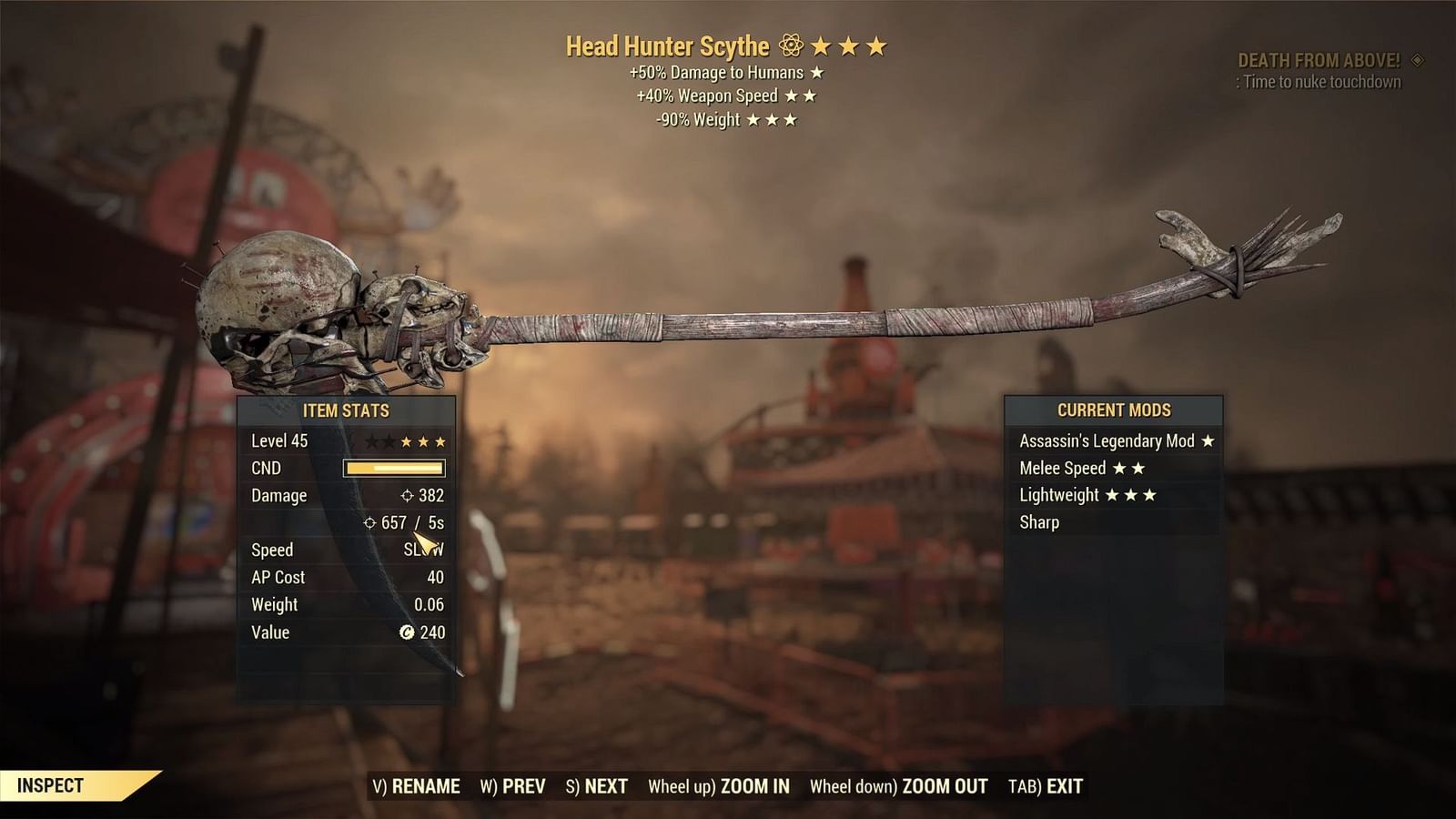Click the yellow CND condition bar
Viewport: 1456px width, 819px height.
(393, 468)
